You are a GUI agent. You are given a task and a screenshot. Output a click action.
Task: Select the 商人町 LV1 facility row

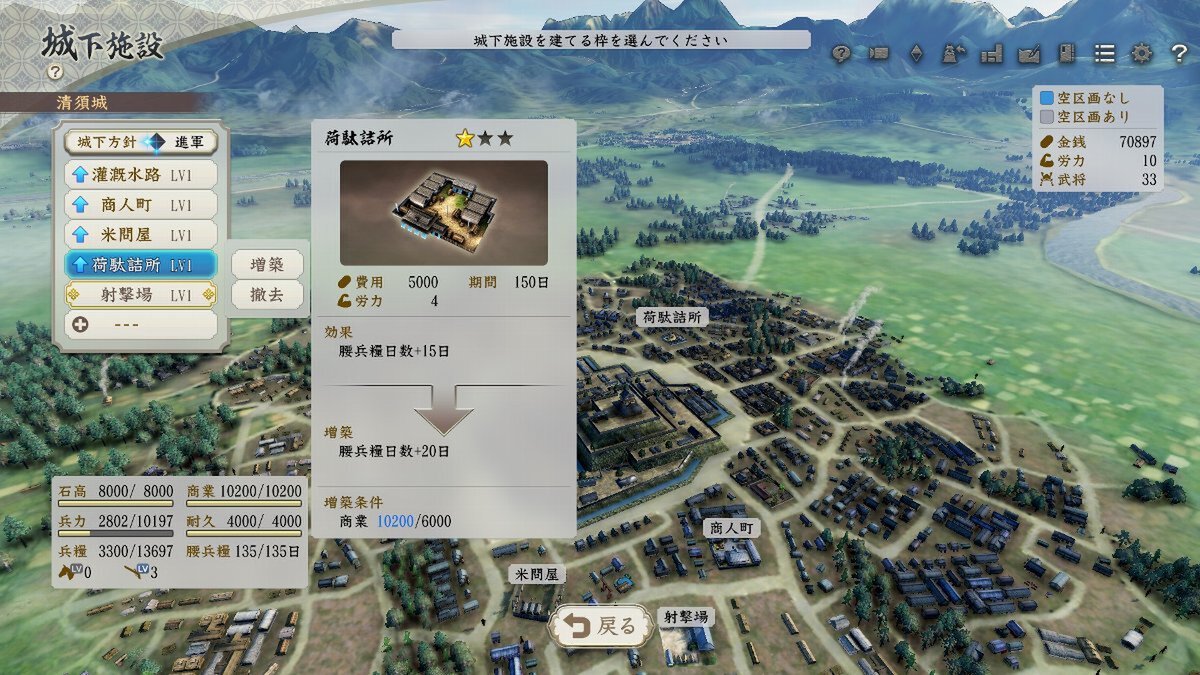click(x=141, y=204)
